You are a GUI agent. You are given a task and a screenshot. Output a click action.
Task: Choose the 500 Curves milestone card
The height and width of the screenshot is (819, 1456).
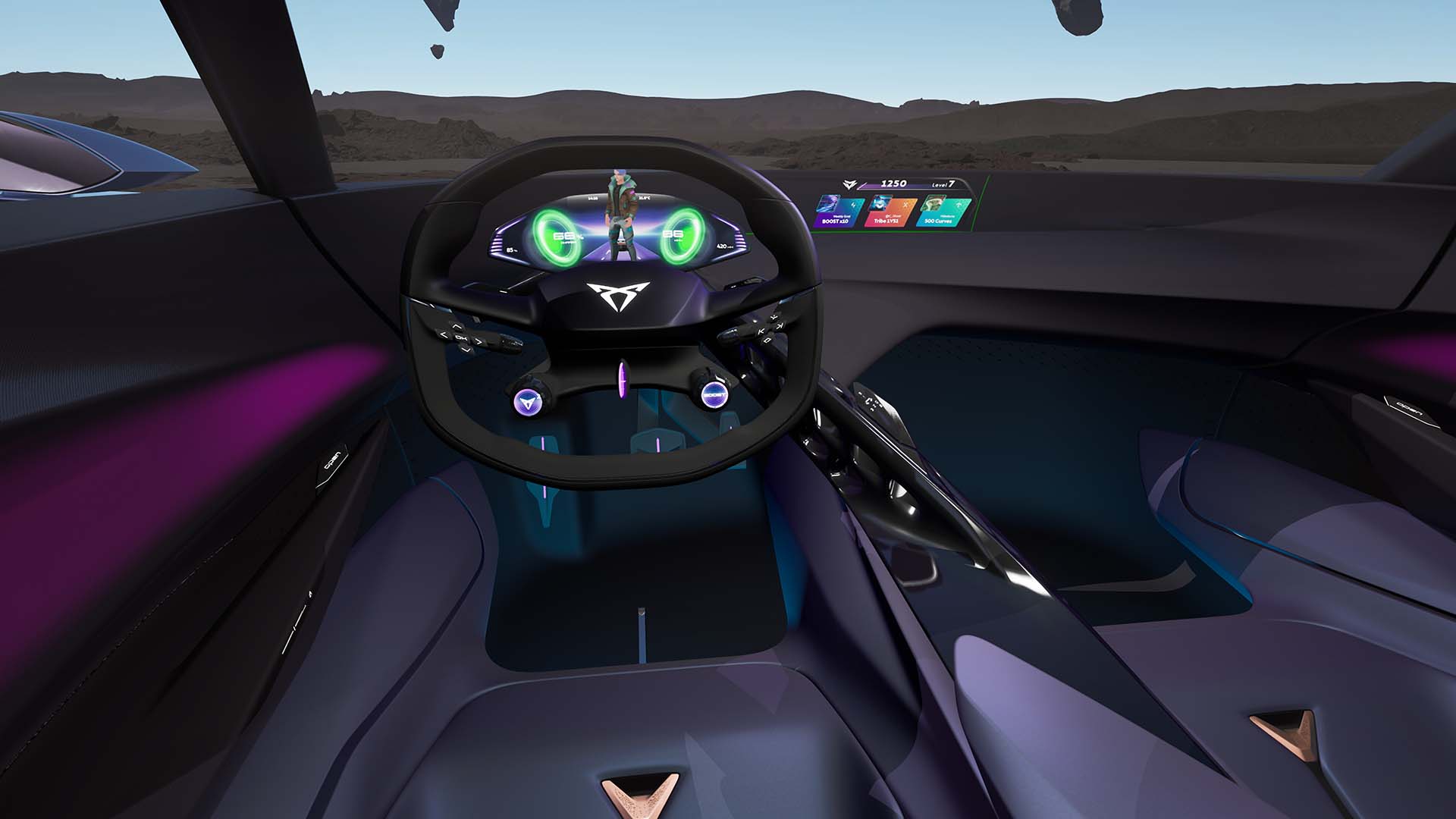click(x=943, y=212)
